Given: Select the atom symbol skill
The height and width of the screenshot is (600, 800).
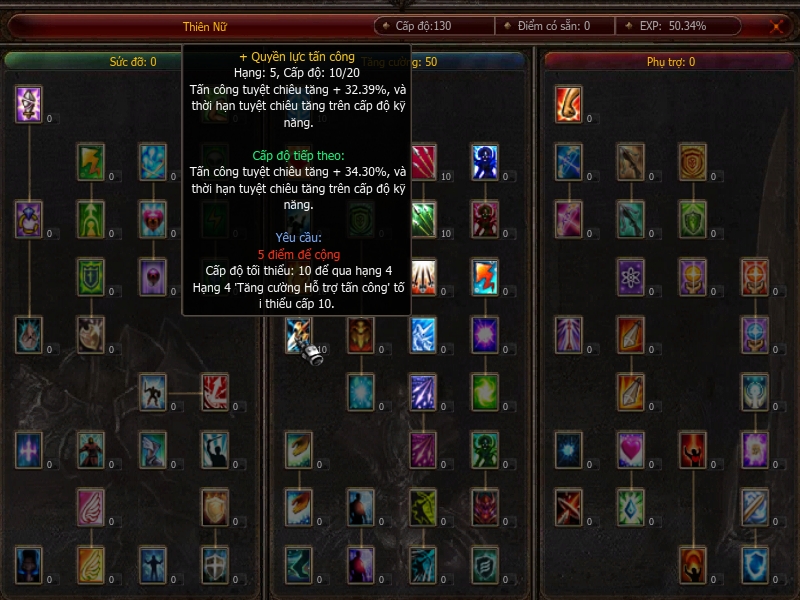Looking at the screenshot, I should [631, 276].
